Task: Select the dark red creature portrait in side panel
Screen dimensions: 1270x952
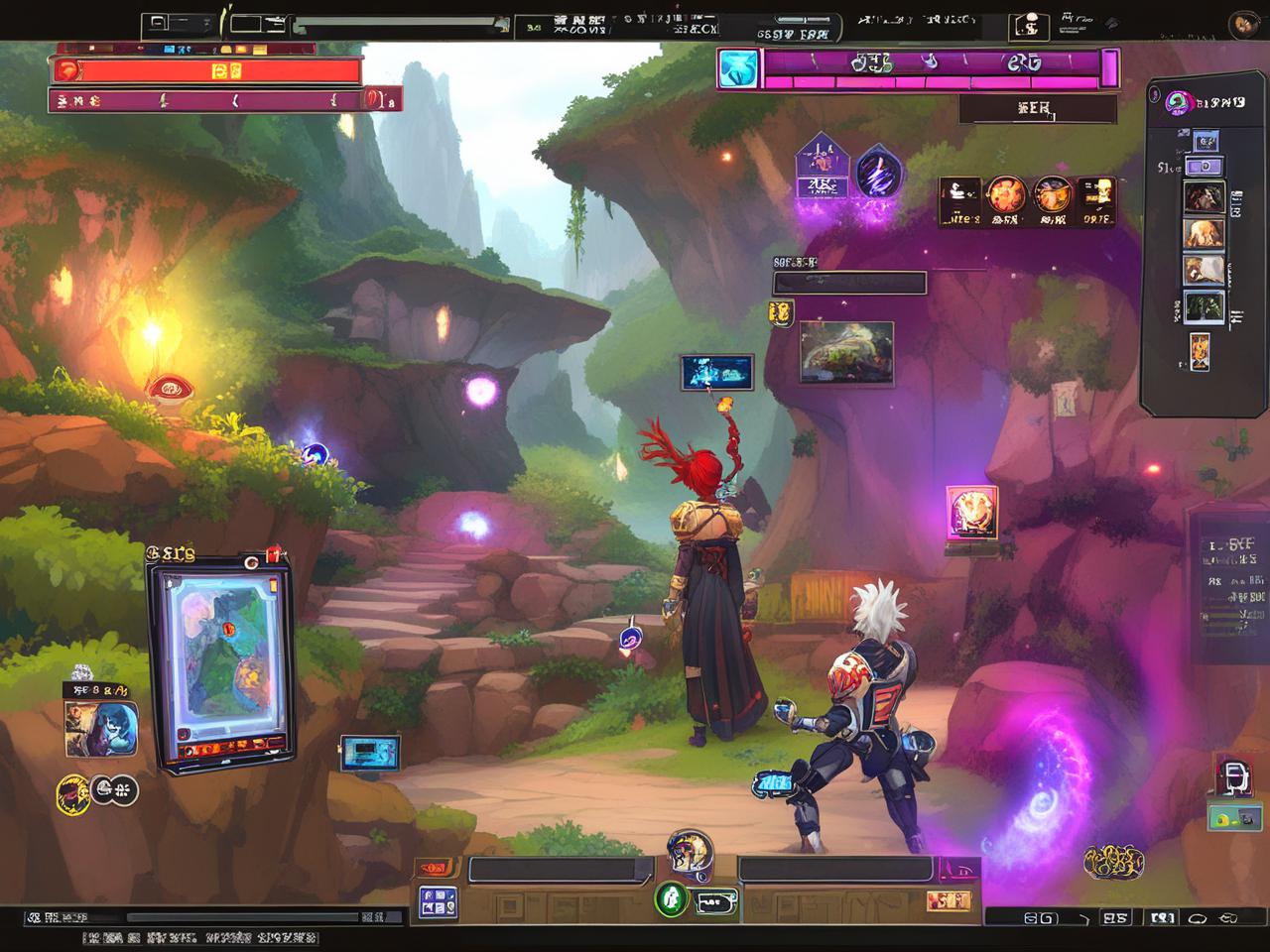Action: tap(1204, 197)
